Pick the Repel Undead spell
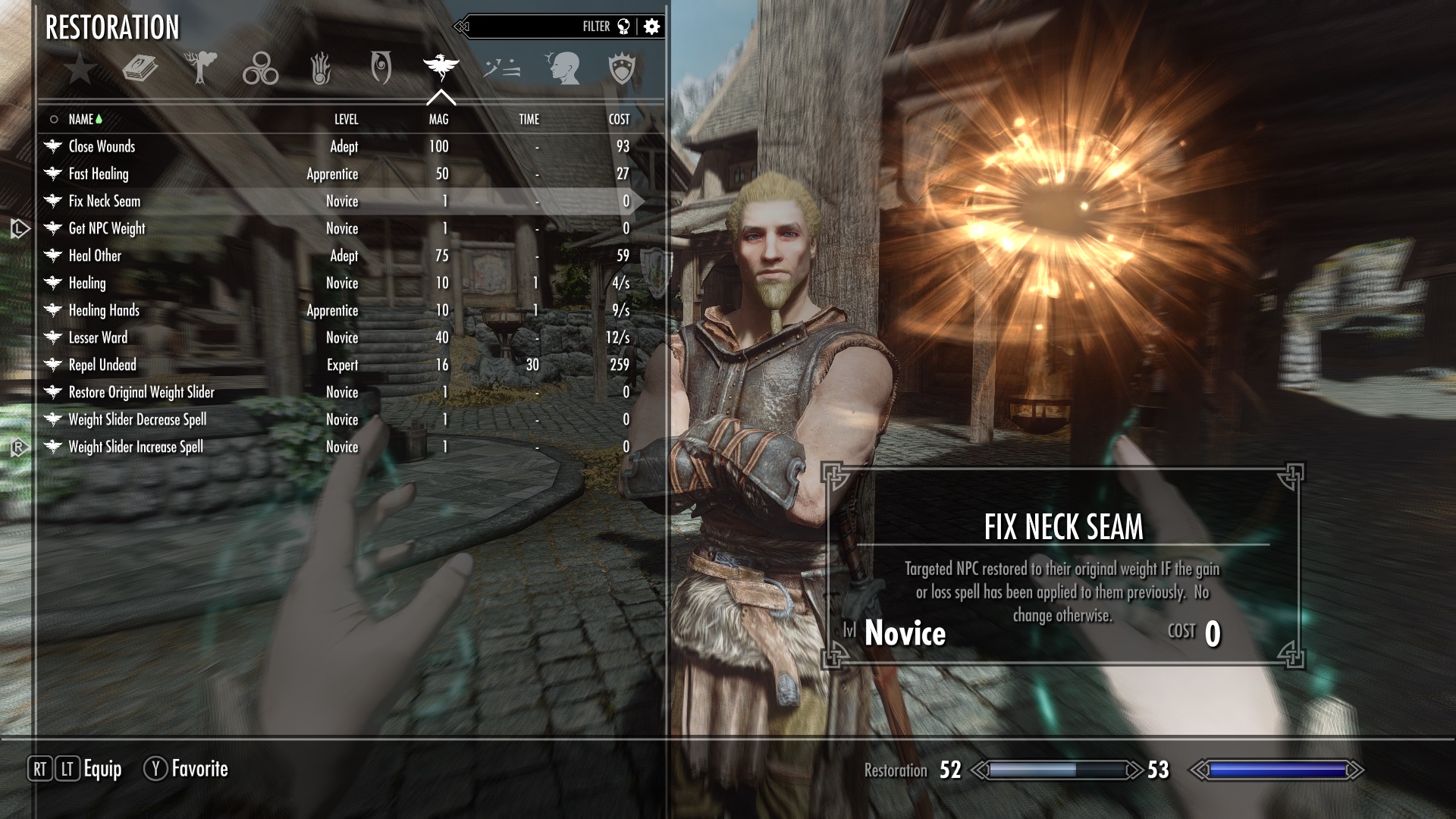1456x819 pixels. pyautogui.click(x=102, y=365)
